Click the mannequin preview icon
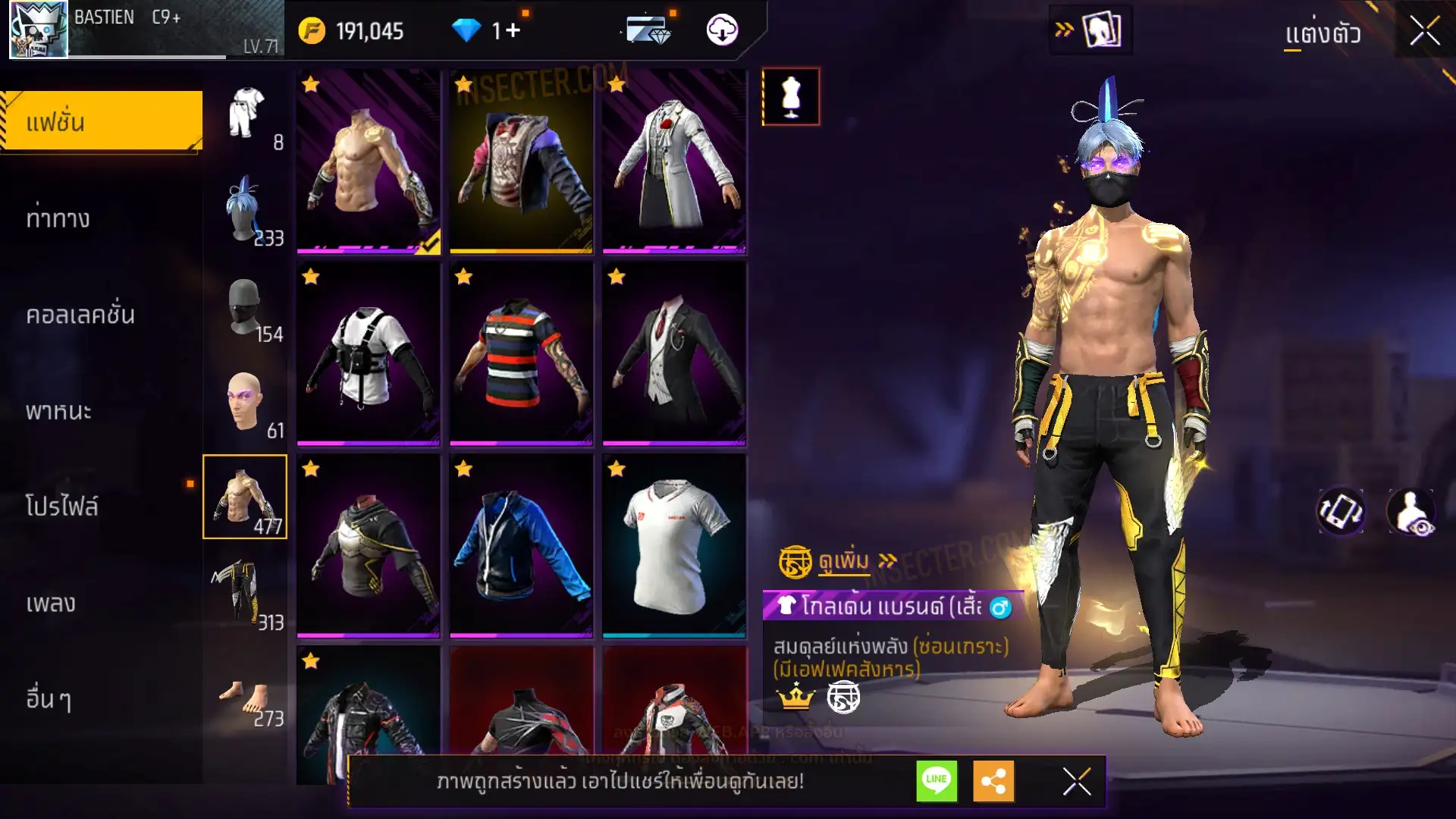The image size is (1456, 819). point(790,97)
